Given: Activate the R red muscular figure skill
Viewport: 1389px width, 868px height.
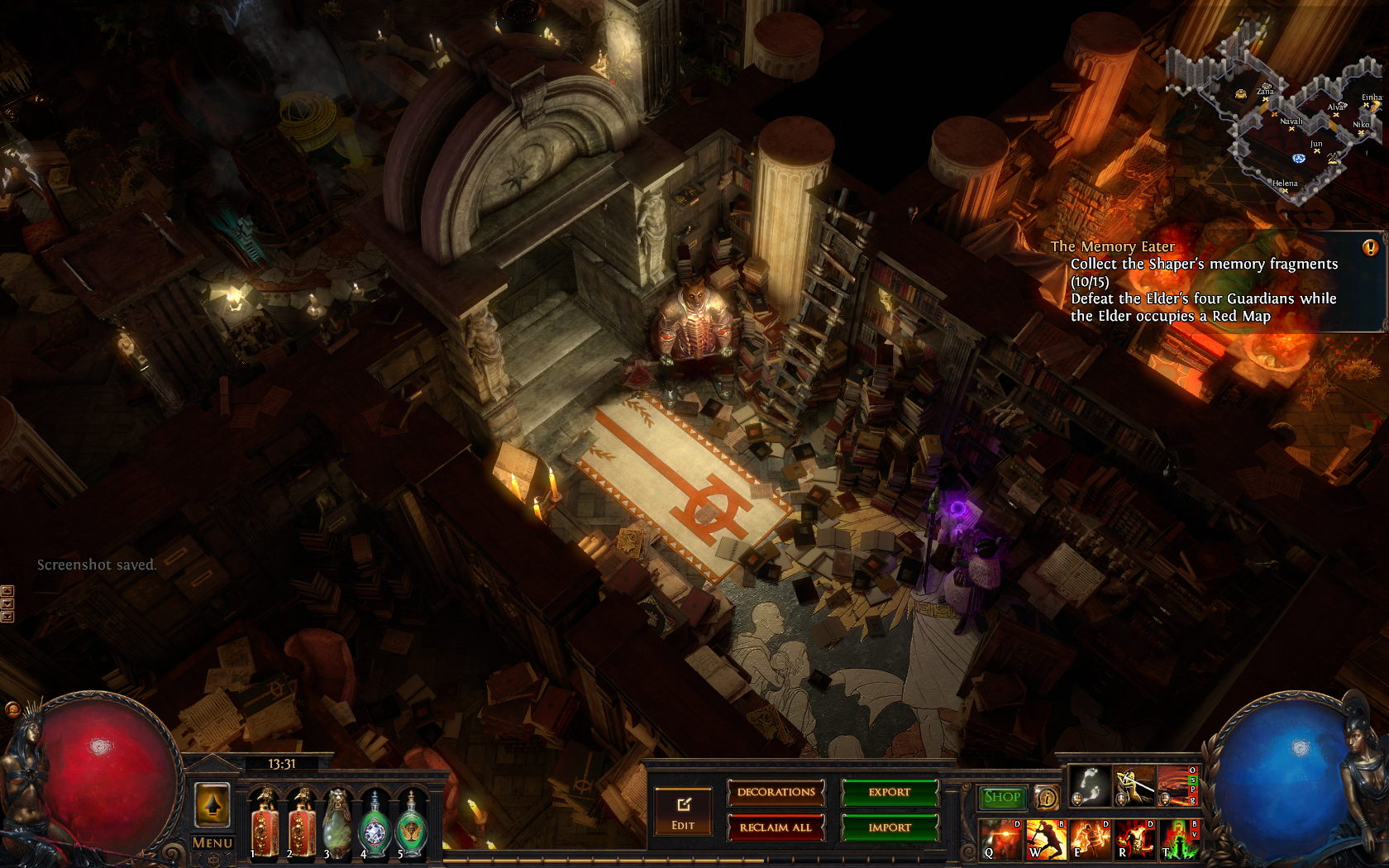Looking at the screenshot, I should click(x=1135, y=839).
